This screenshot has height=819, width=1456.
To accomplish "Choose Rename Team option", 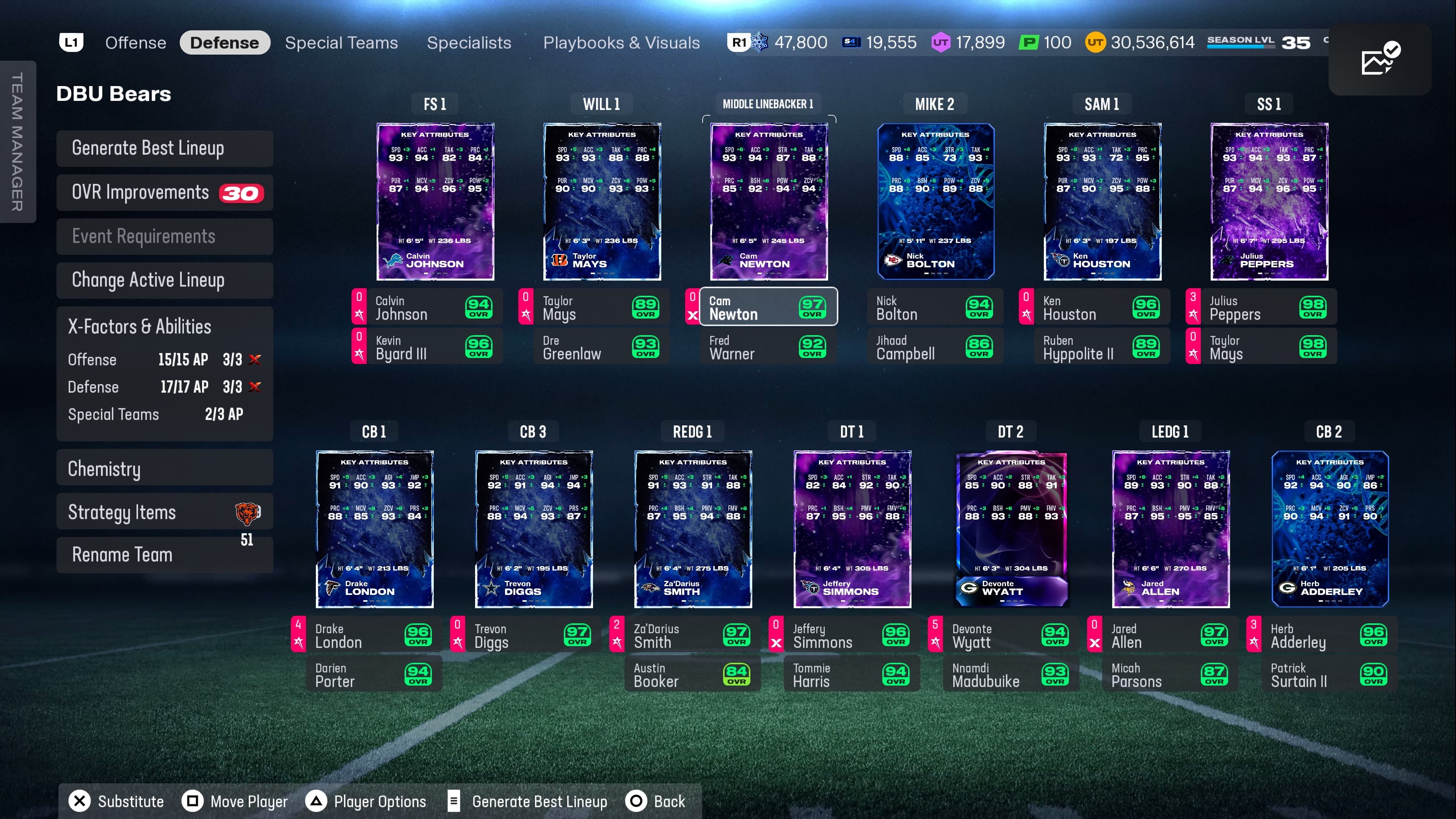I will 165,555.
